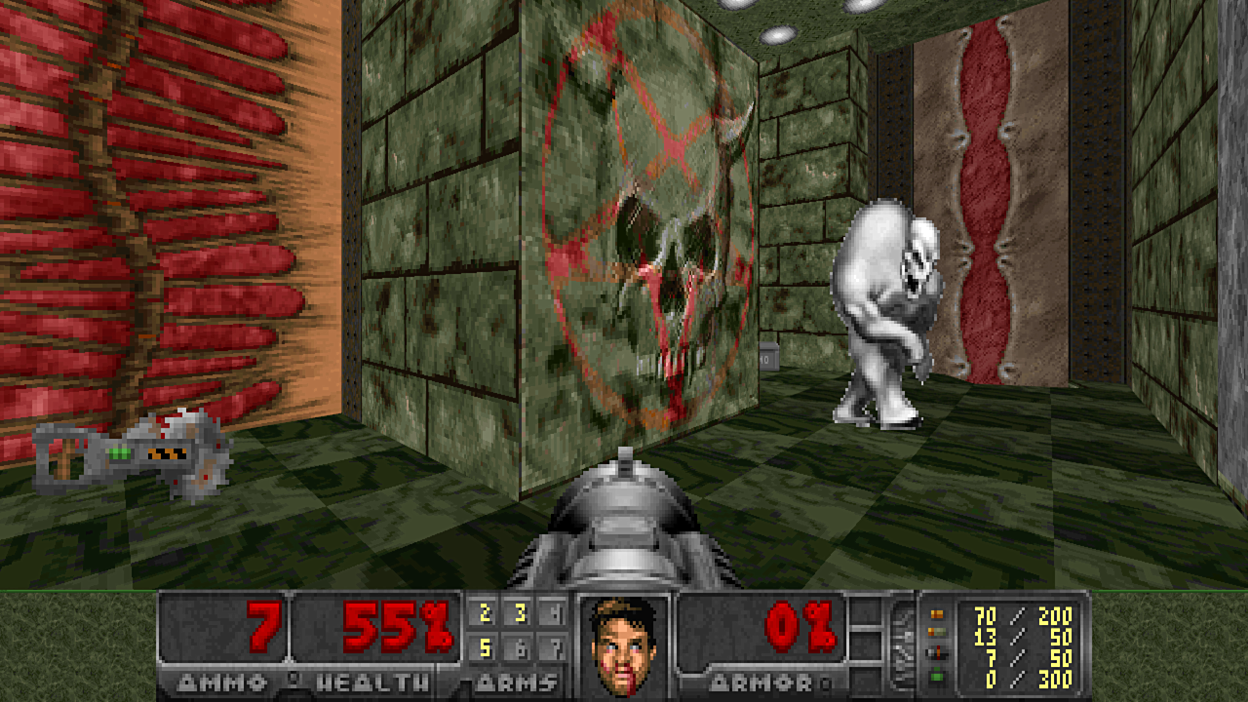Choose weapon slot 7 in the Arms panel
The height and width of the screenshot is (702, 1248).
point(554,649)
